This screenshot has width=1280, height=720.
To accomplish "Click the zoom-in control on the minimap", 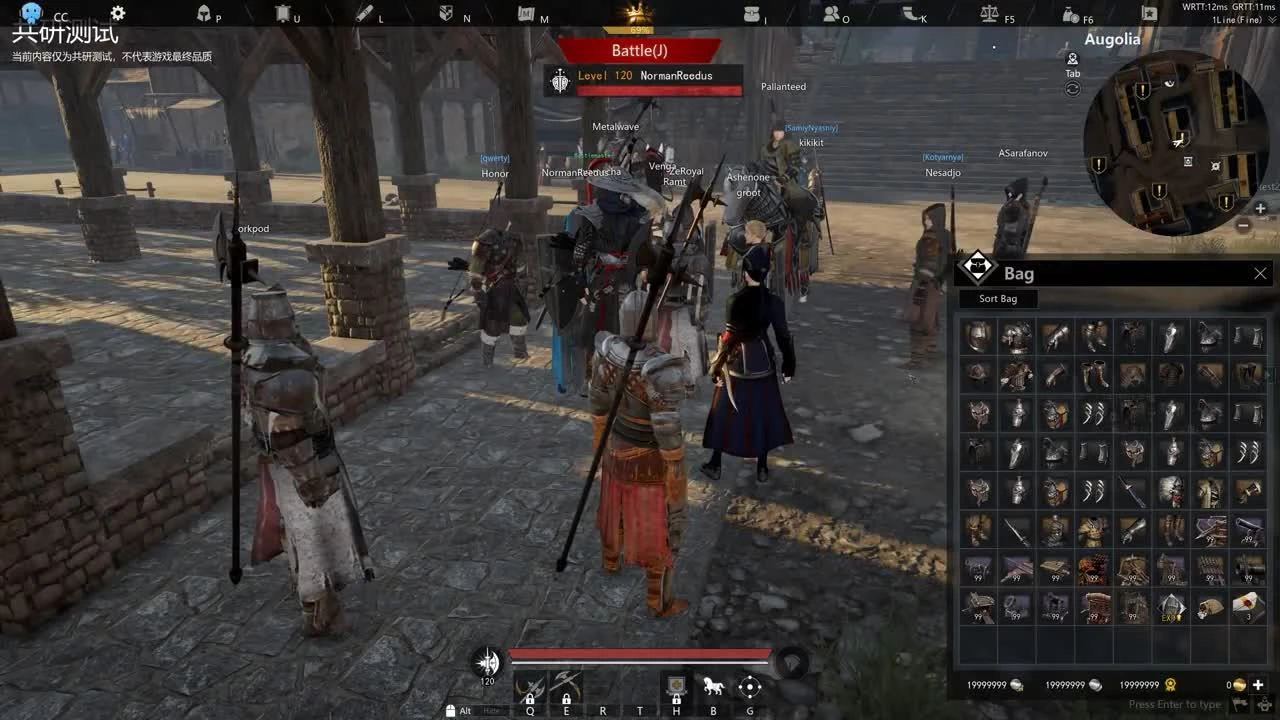I will [1258, 208].
